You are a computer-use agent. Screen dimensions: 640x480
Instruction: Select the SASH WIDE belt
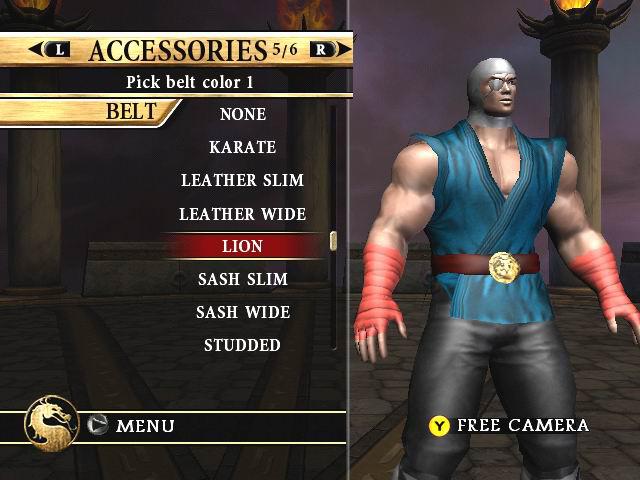click(242, 312)
